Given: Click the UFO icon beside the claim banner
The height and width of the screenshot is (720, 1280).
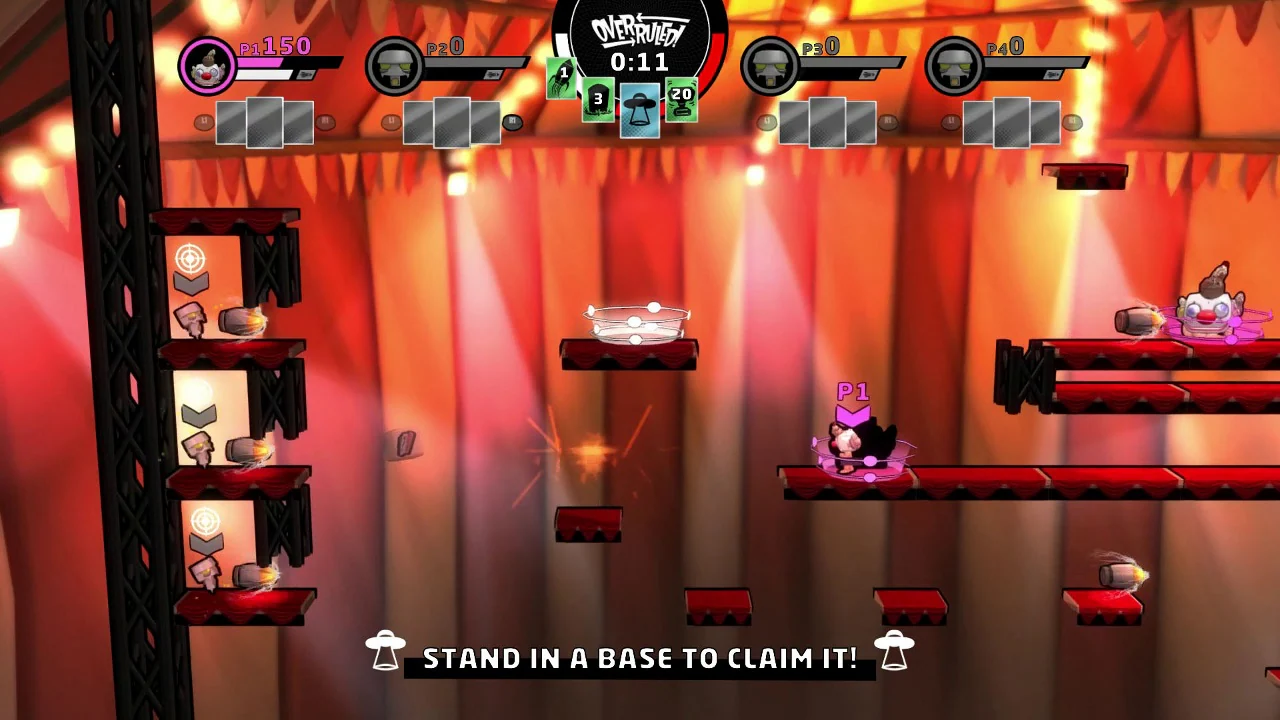Looking at the screenshot, I should [387, 652].
